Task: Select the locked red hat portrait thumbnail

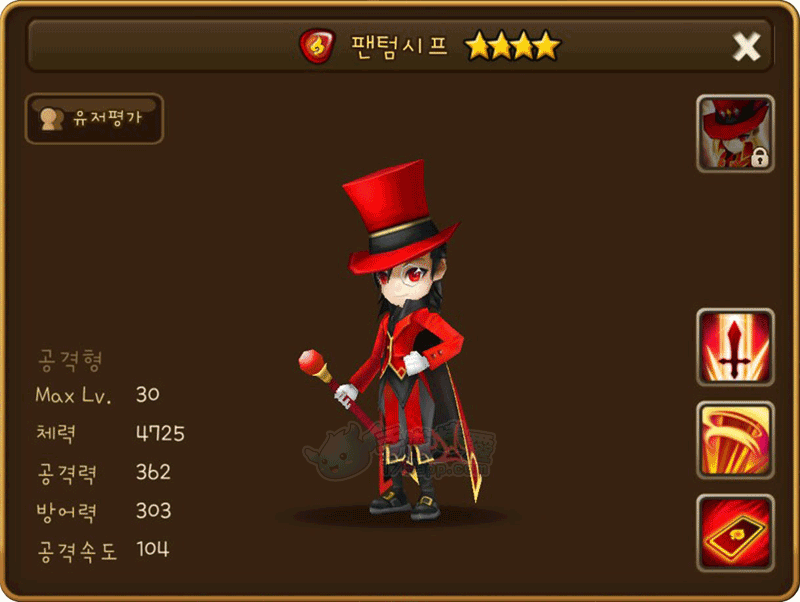Action: (735, 133)
